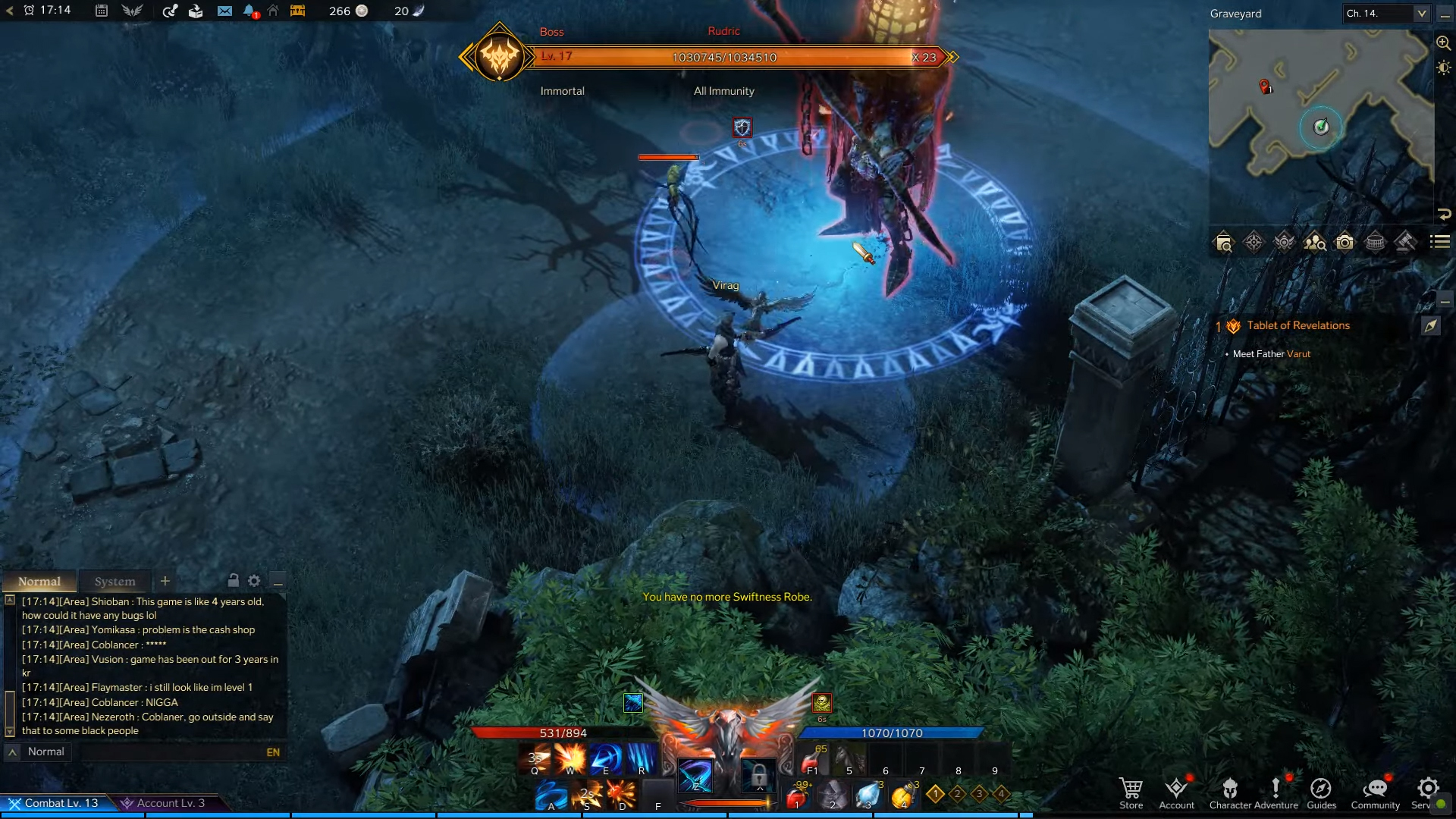Switch to the System chat tab
Viewport: 1456px width, 819px height.
point(115,582)
